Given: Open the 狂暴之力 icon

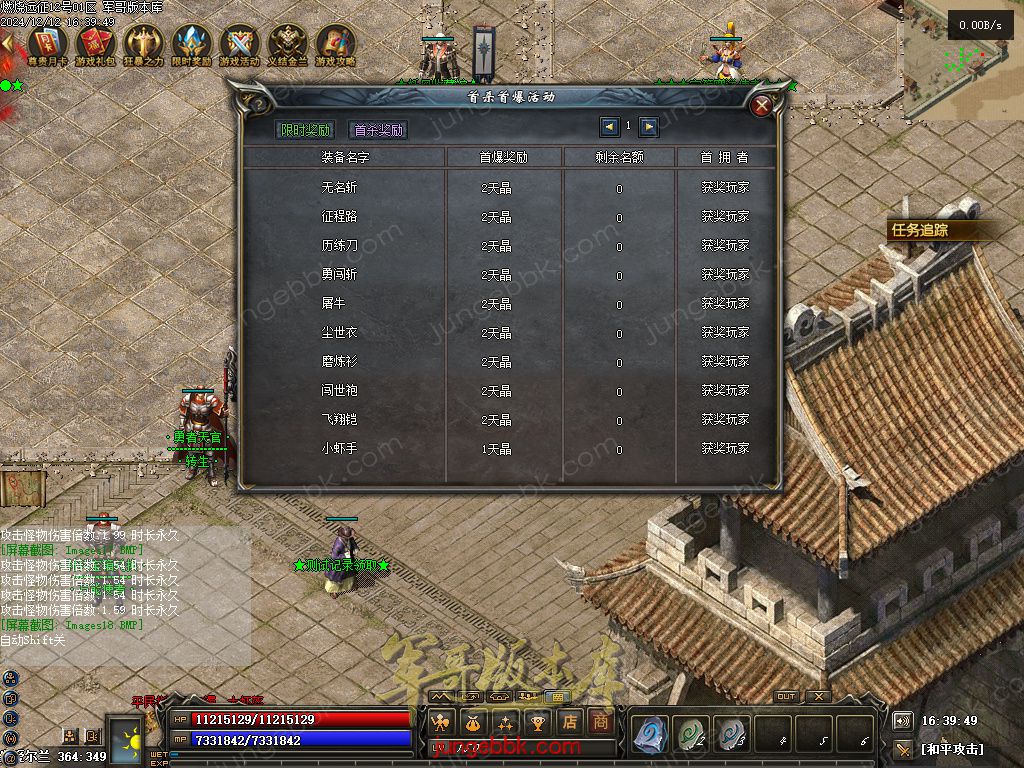Looking at the screenshot, I should [x=142, y=44].
